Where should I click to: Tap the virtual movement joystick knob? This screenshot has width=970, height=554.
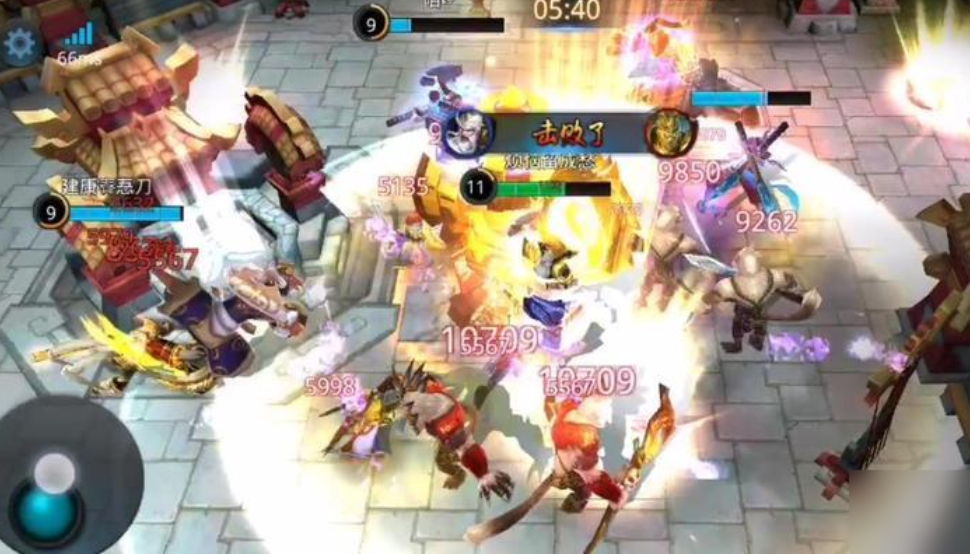(47, 510)
